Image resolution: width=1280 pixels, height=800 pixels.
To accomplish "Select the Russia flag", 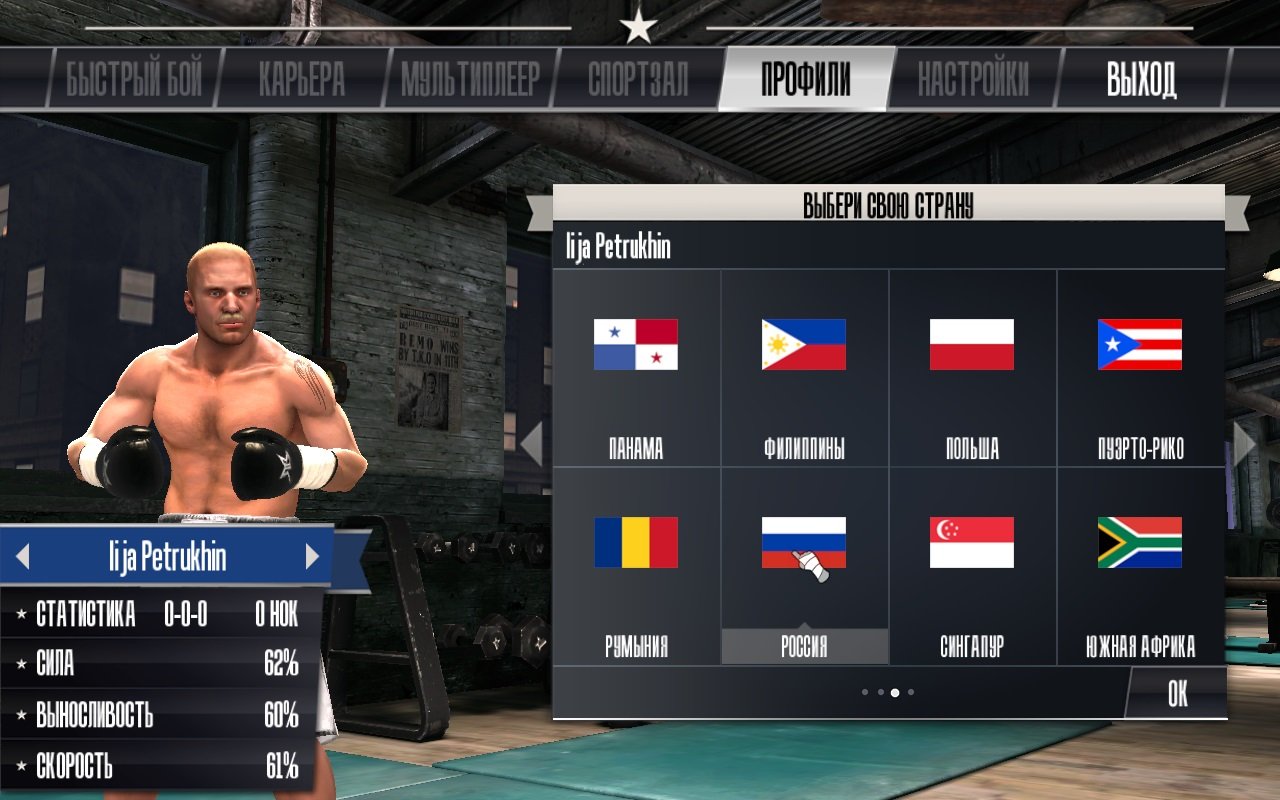I will pyautogui.click(x=803, y=543).
